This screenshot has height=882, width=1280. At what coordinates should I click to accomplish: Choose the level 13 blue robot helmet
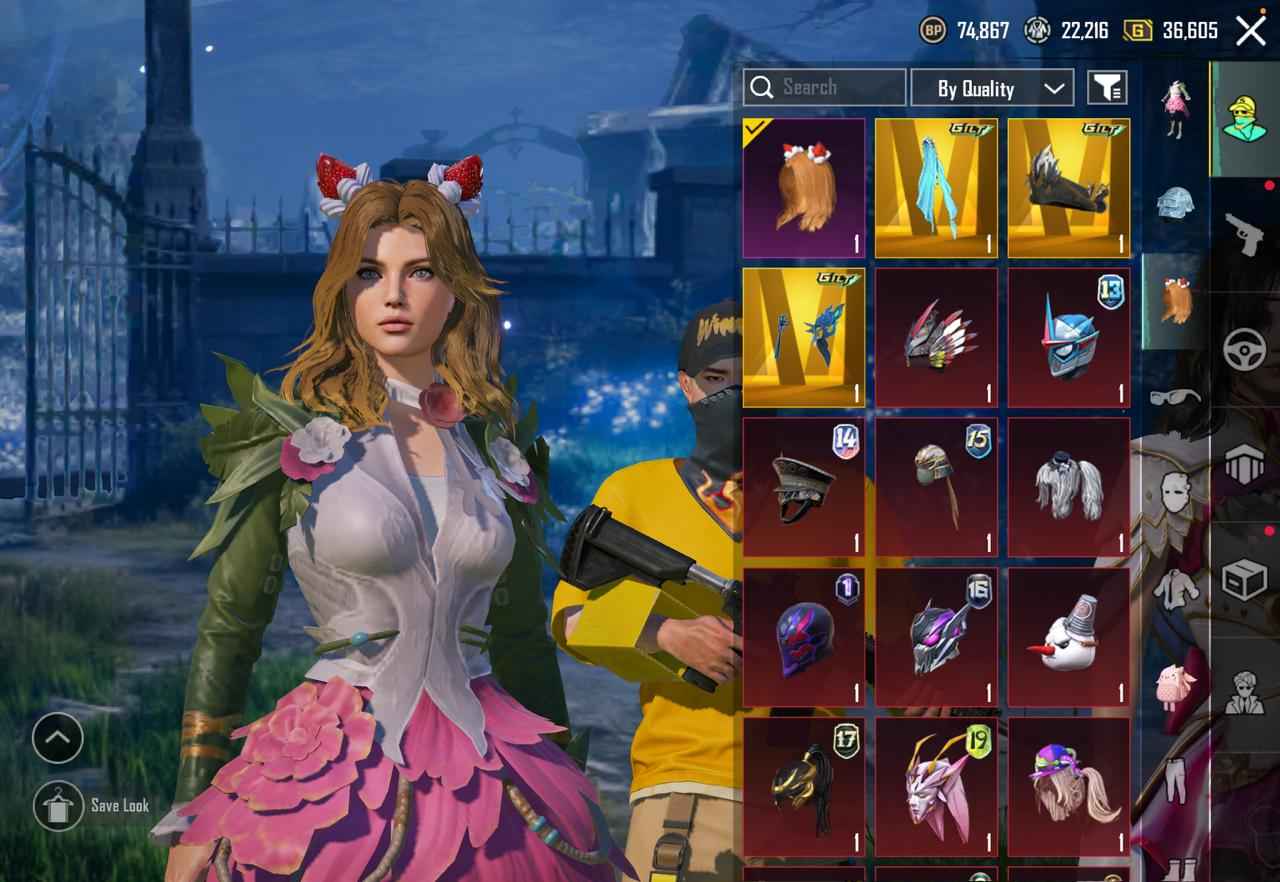[x=1068, y=337]
